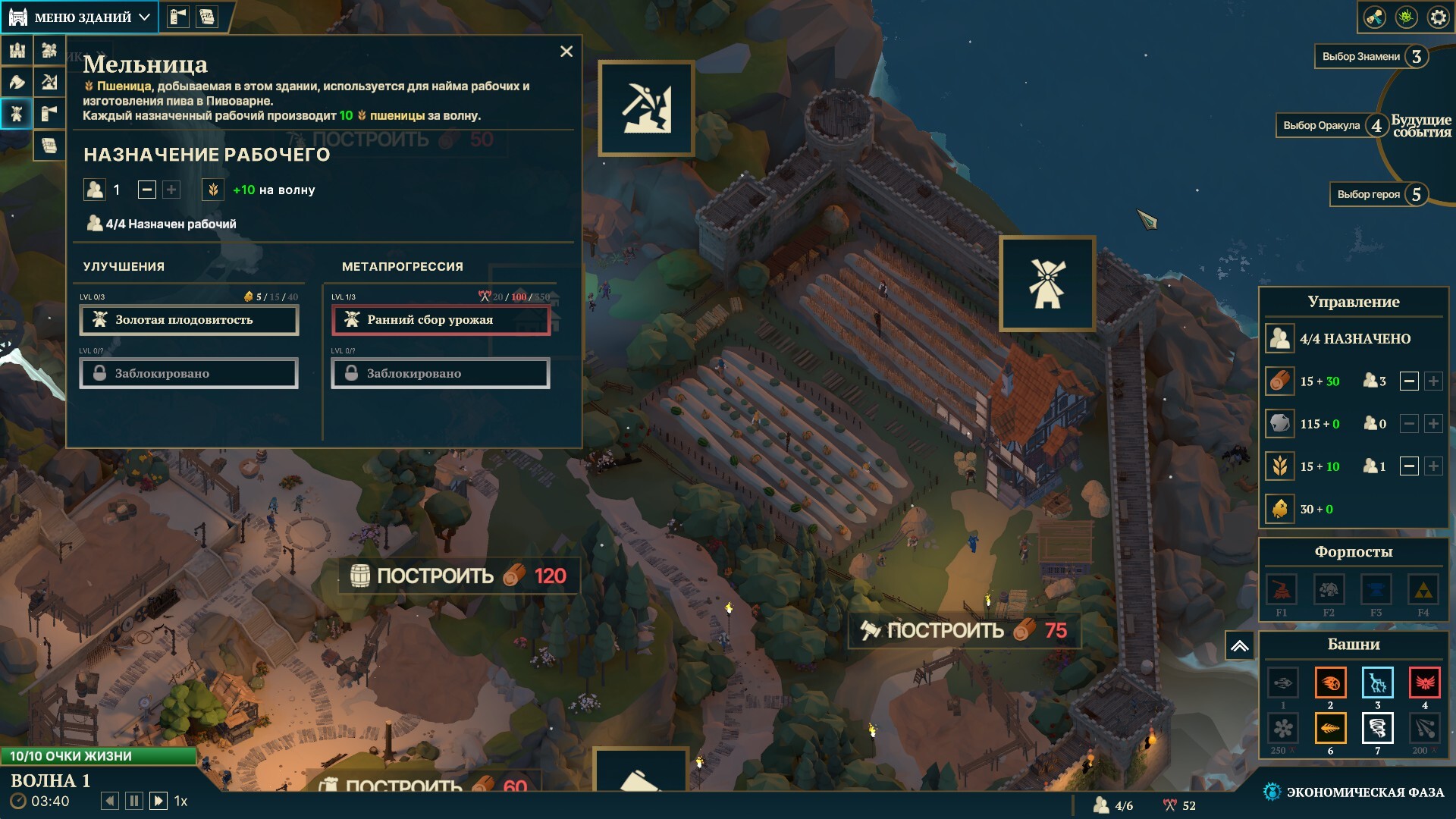Buy the Золотая плодовитость upgrade
Screen dimensions: 1456x819
pos(189,320)
